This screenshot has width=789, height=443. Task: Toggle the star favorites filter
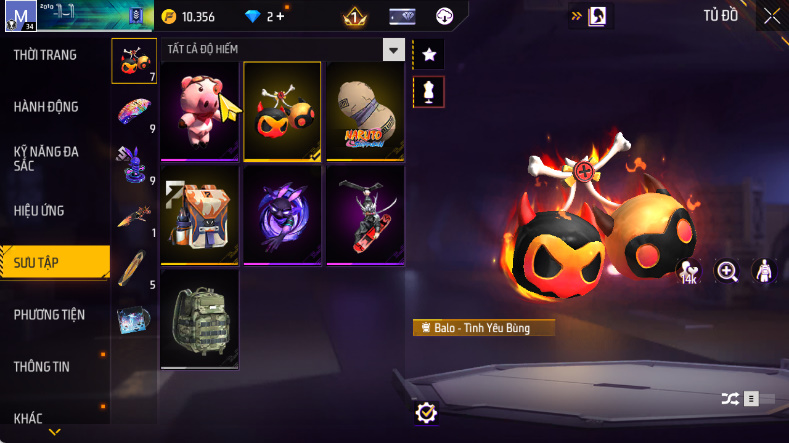pos(428,54)
